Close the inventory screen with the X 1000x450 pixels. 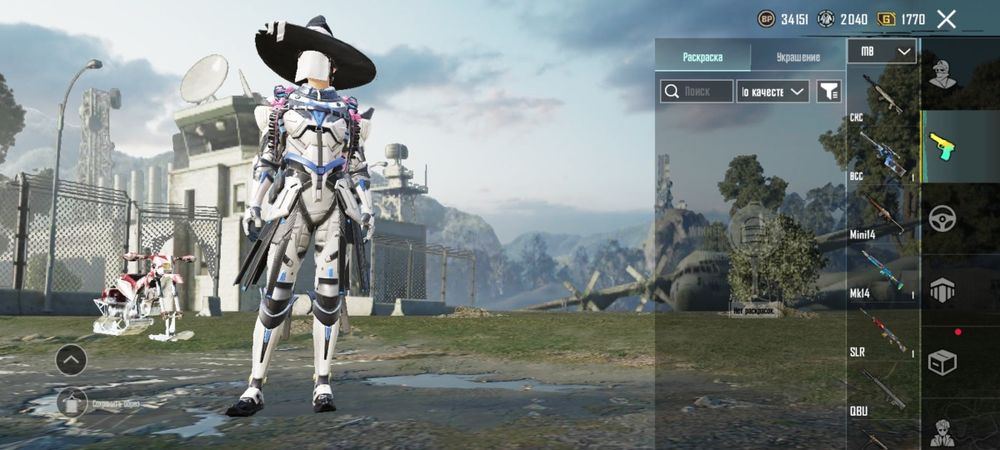pyautogui.click(x=946, y=18)
